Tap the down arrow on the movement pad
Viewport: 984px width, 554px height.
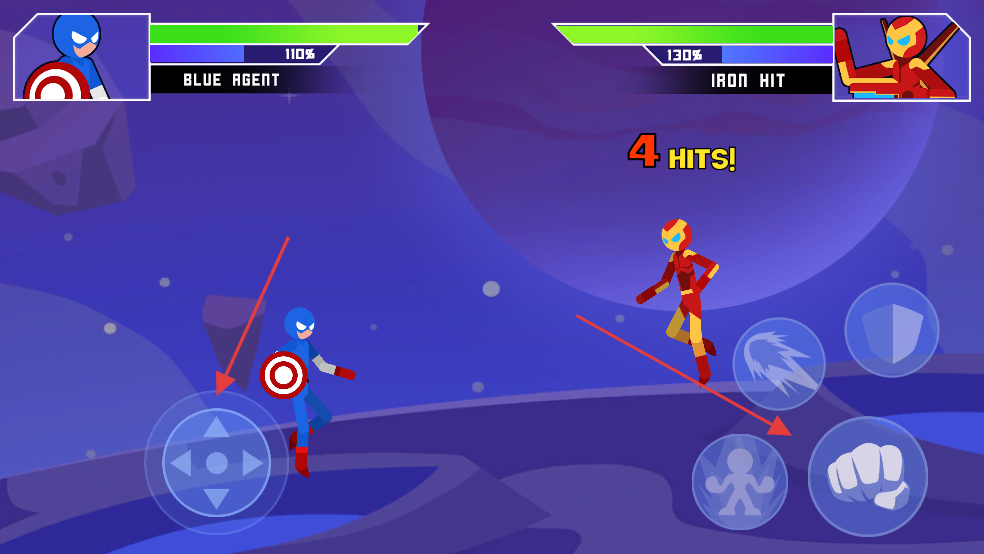(x=216, y=499)
